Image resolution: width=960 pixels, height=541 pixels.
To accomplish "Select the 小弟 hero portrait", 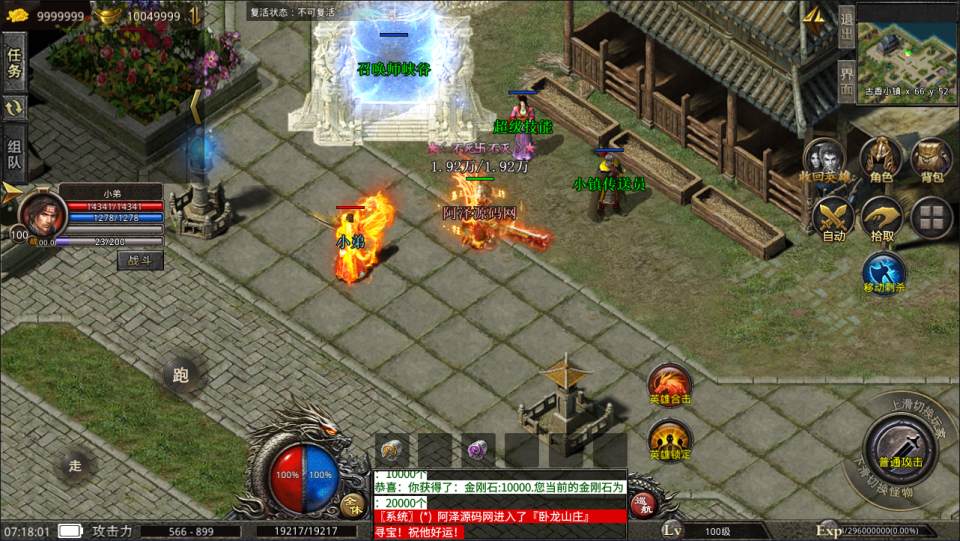I will tap(40, 213).
